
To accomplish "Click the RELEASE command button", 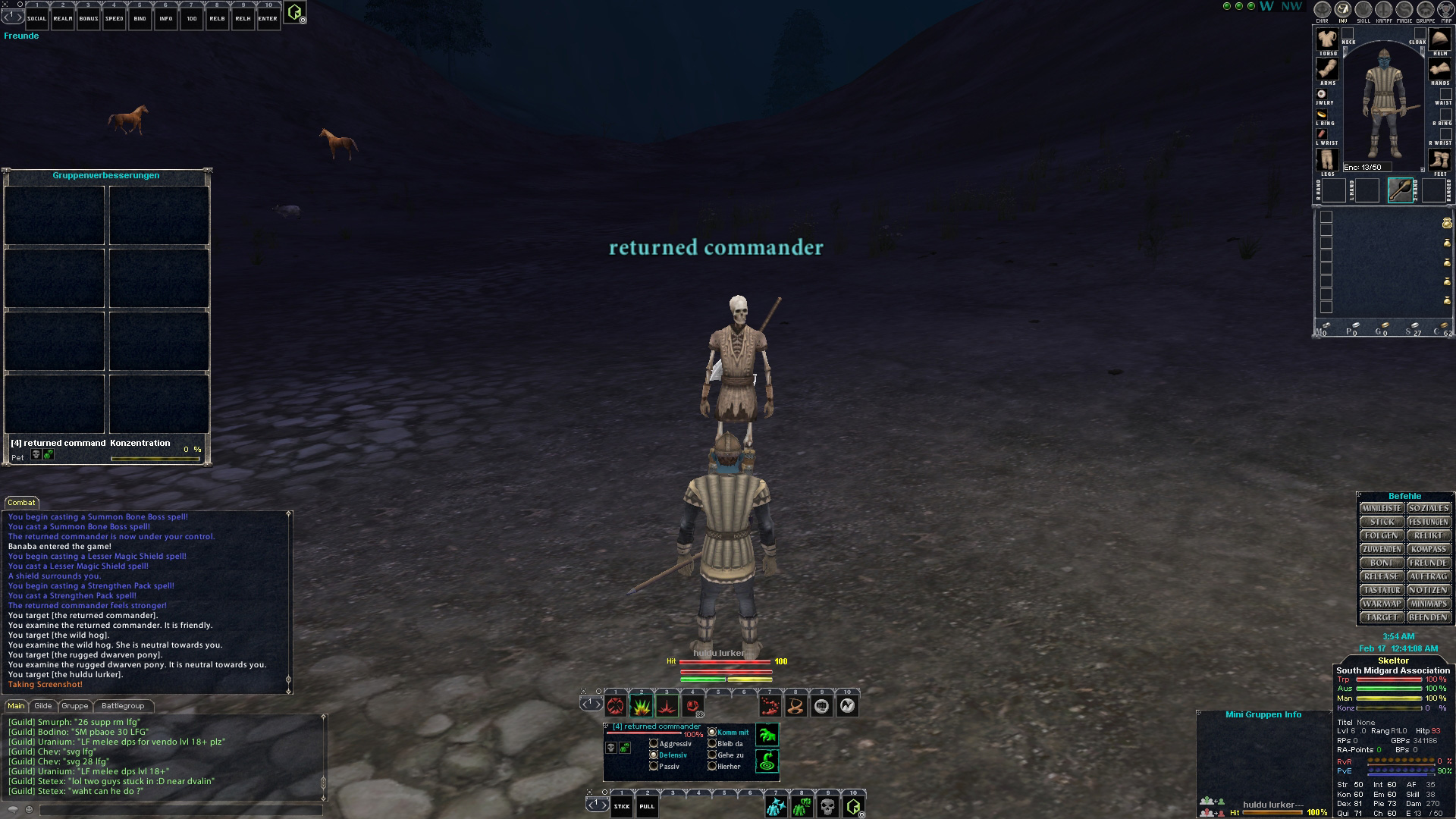I will pyautogui.click(x=1381, y=576).
